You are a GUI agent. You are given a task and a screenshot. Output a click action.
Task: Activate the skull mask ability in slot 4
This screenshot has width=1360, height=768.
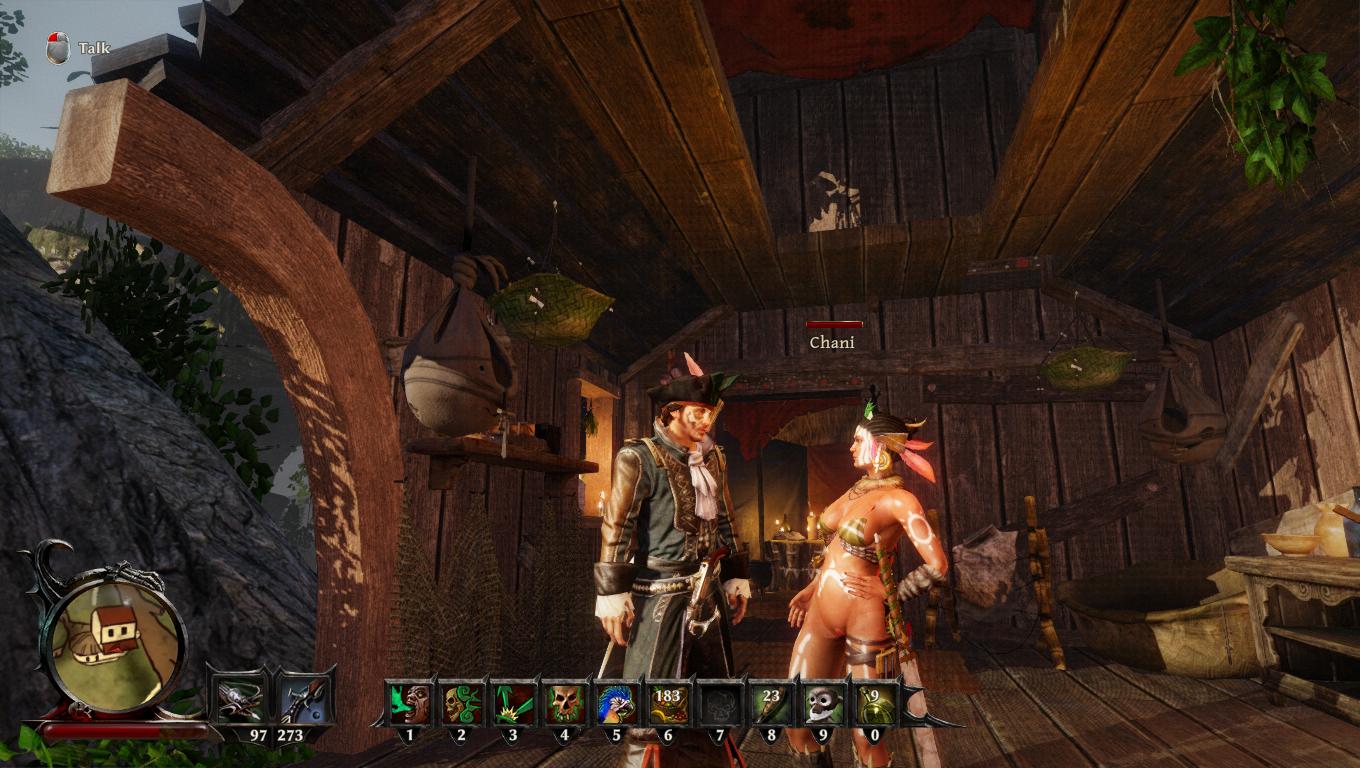(565, 703)
